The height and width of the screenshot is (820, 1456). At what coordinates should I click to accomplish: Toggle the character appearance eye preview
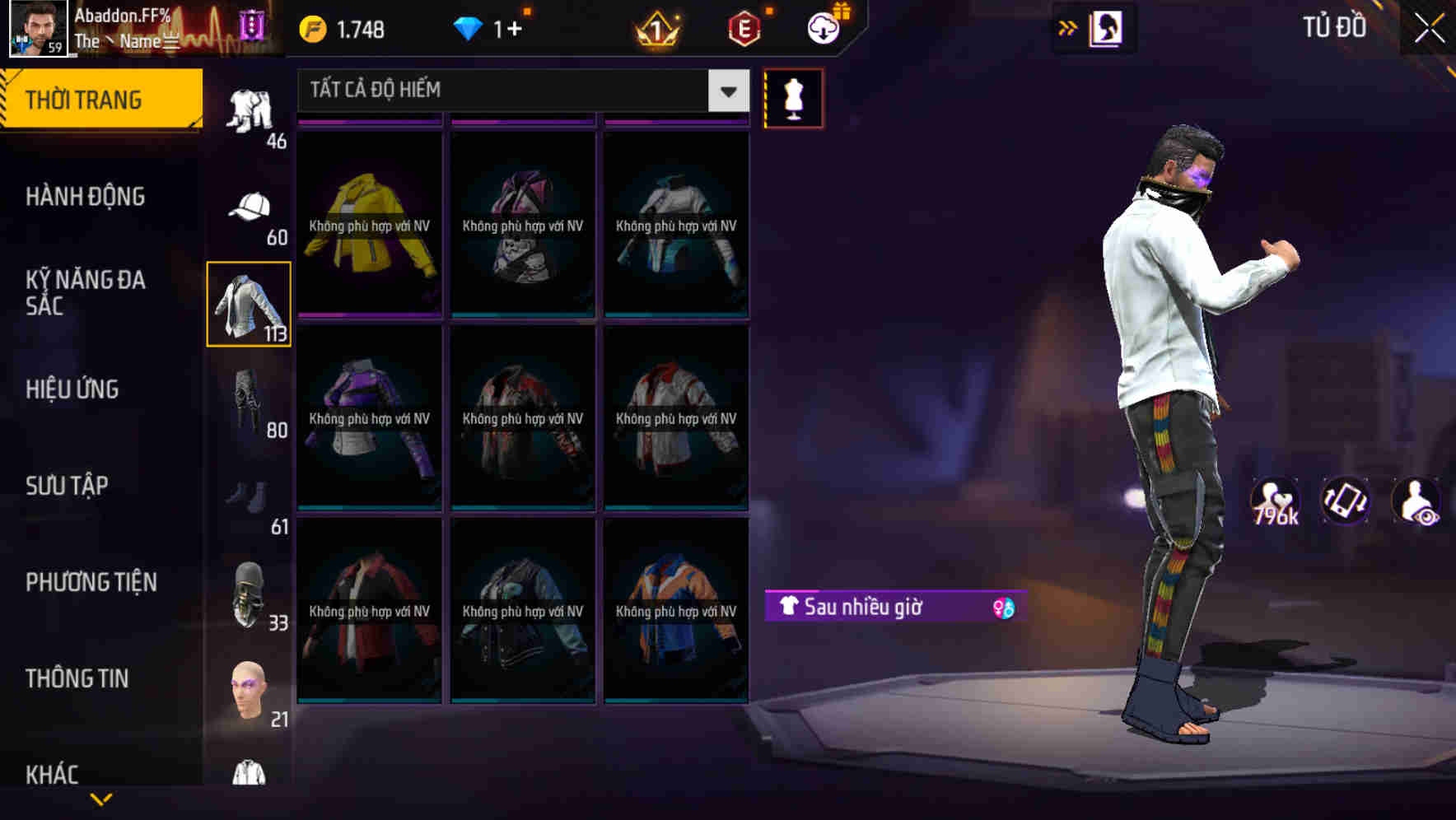pos(1416,501)
